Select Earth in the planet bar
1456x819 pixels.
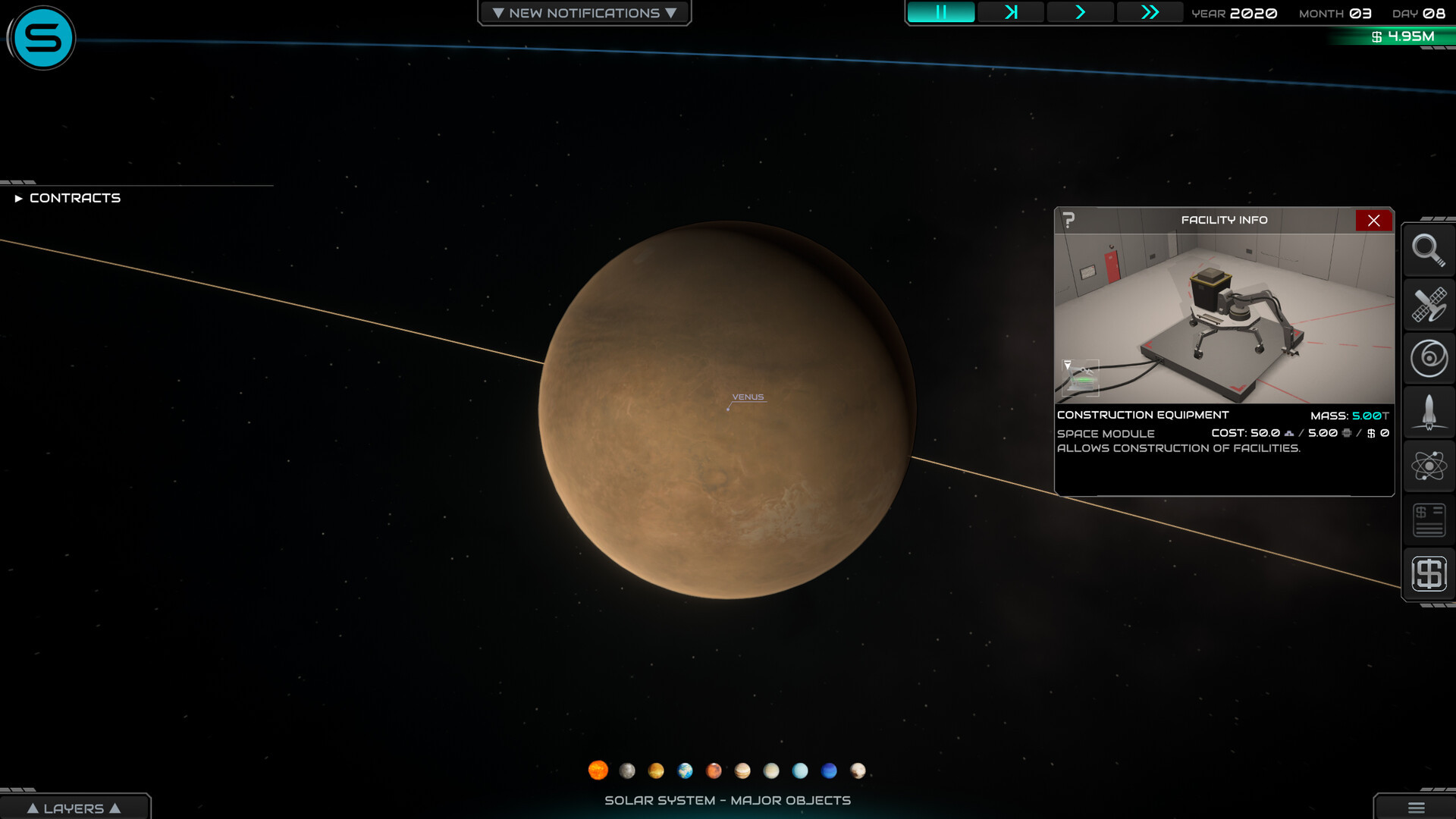click(685, 770)
